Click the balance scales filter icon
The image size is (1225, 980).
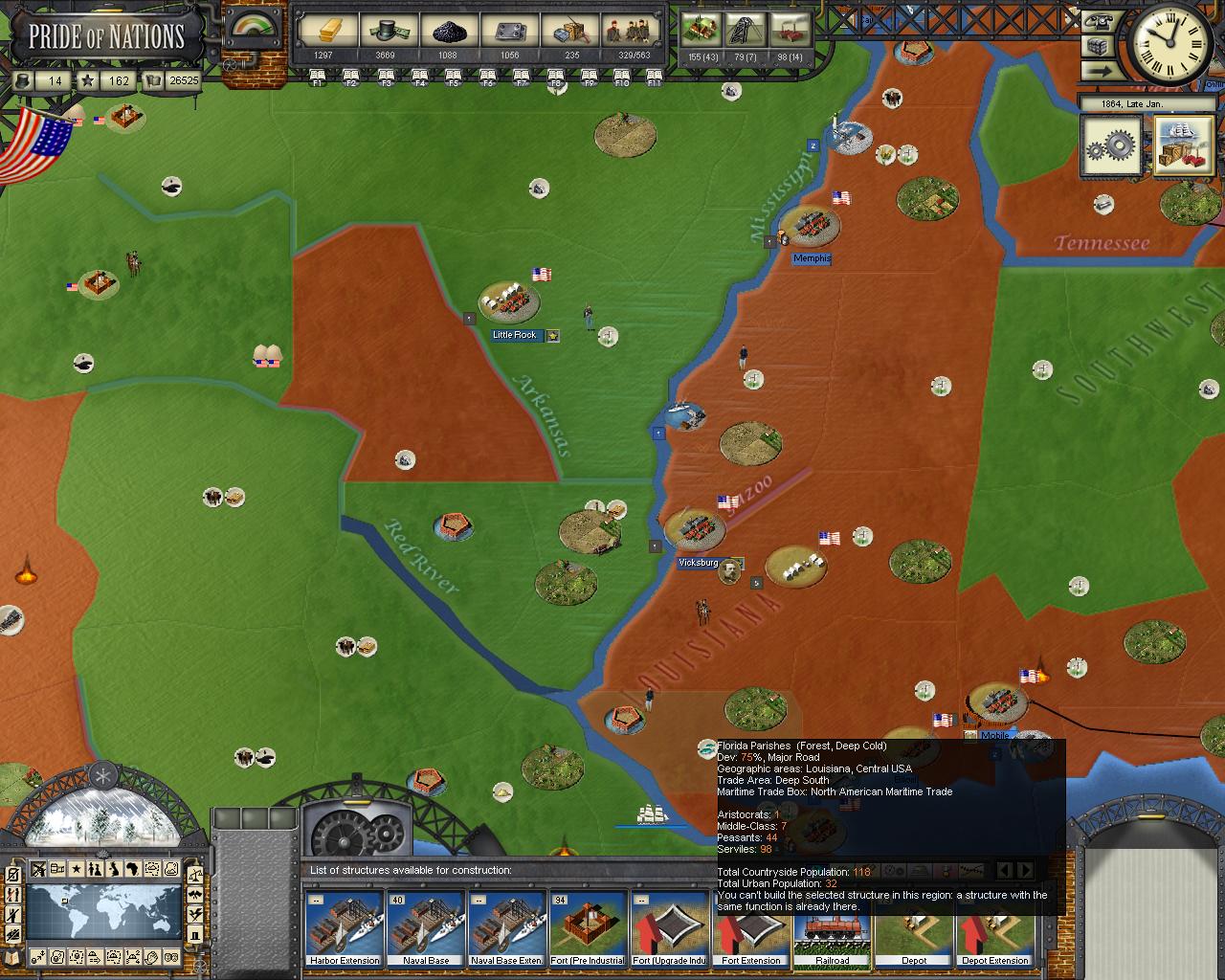pyautogui.click(x=194, y=872)
